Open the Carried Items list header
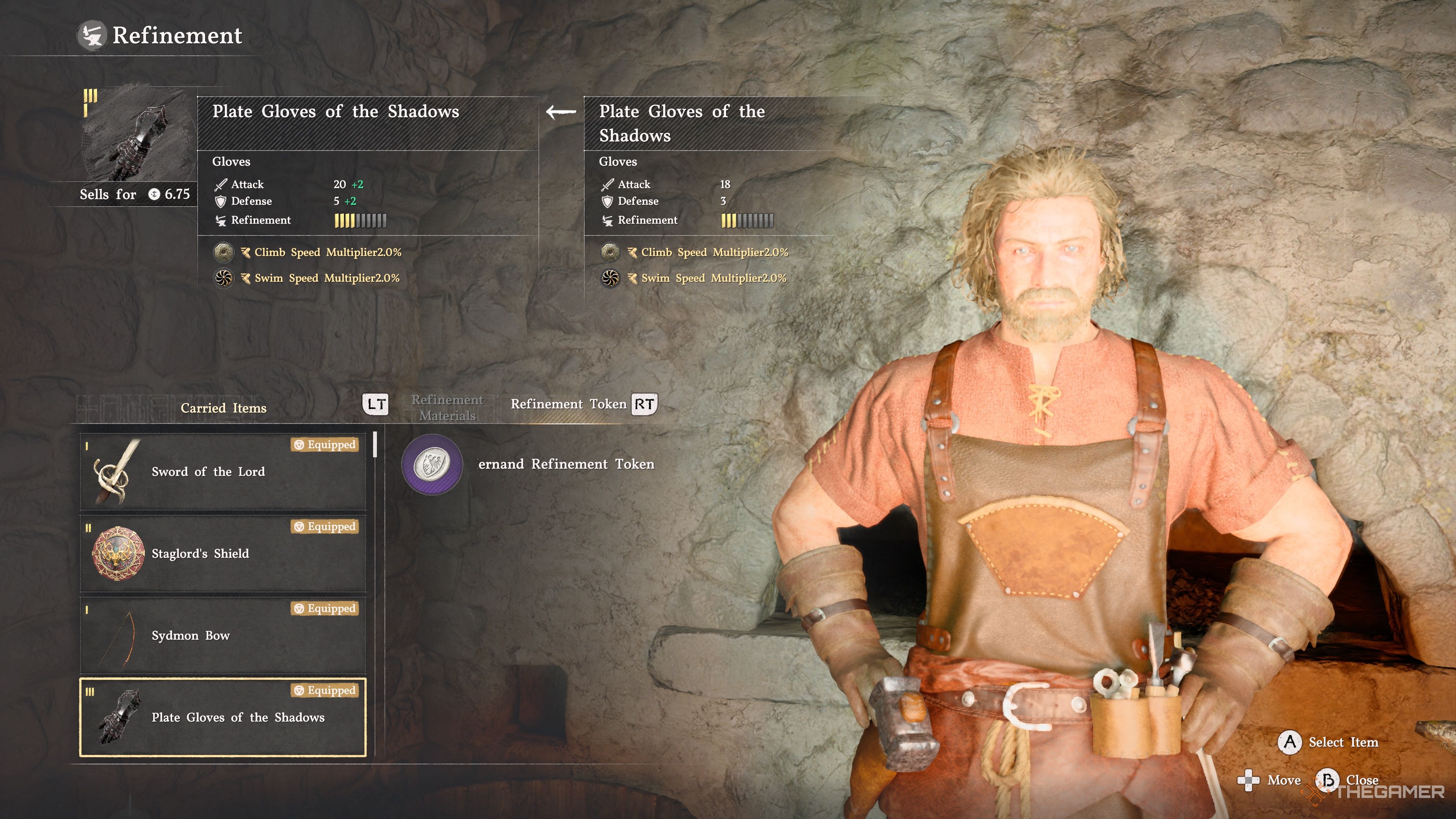 coord(223,408)
